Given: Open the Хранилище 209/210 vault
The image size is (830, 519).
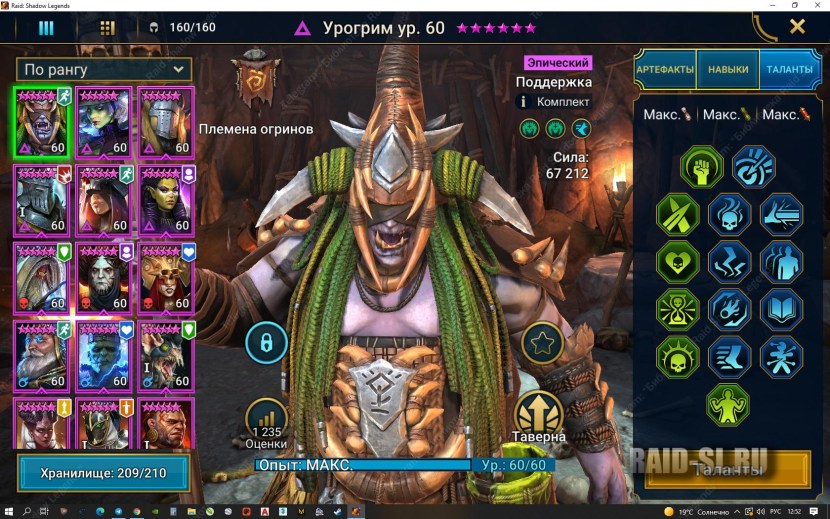Looking at the screenshot, I should coord(103,472).
